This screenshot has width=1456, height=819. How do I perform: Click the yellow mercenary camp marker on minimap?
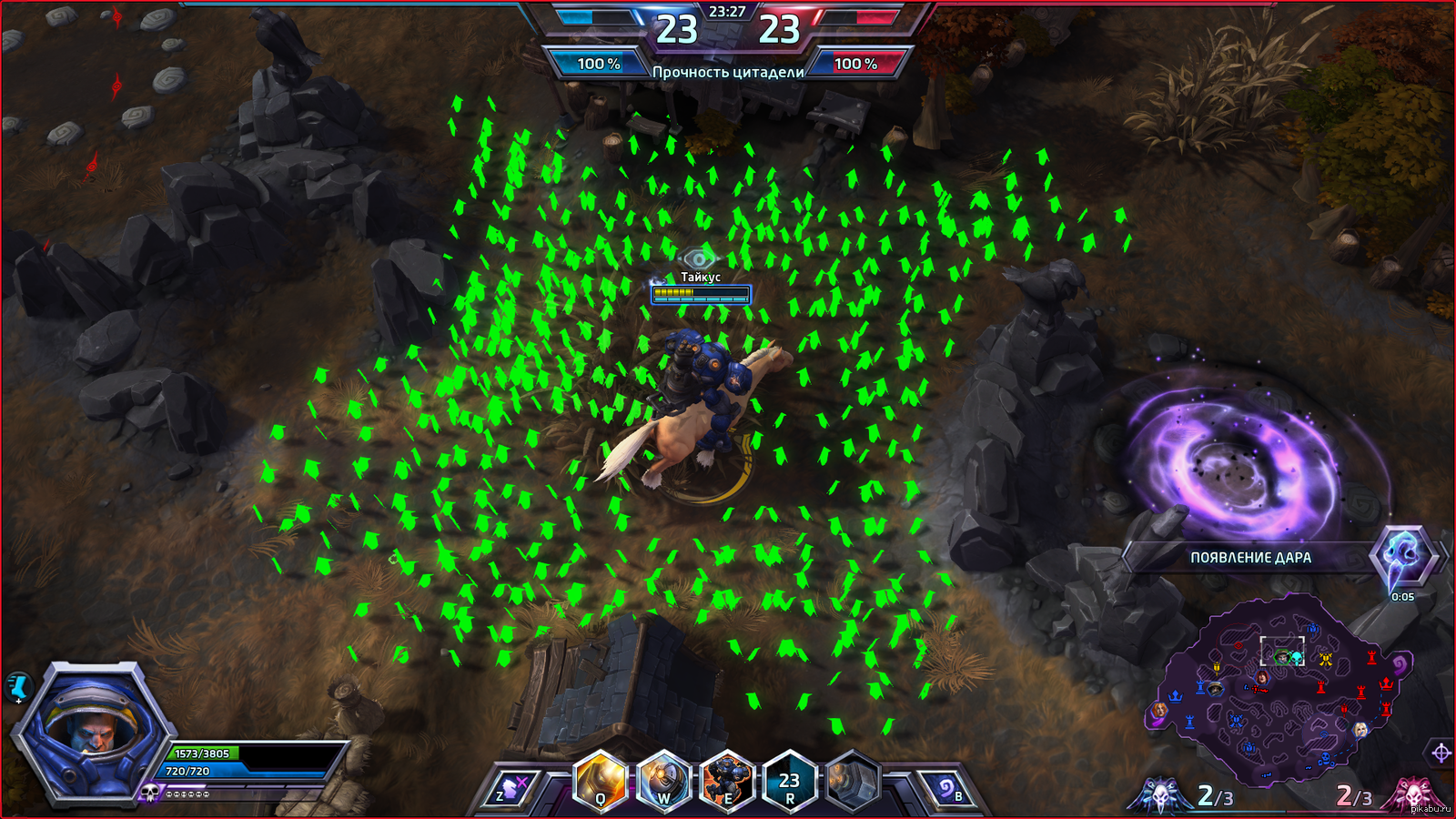(x=1325, y=659)
